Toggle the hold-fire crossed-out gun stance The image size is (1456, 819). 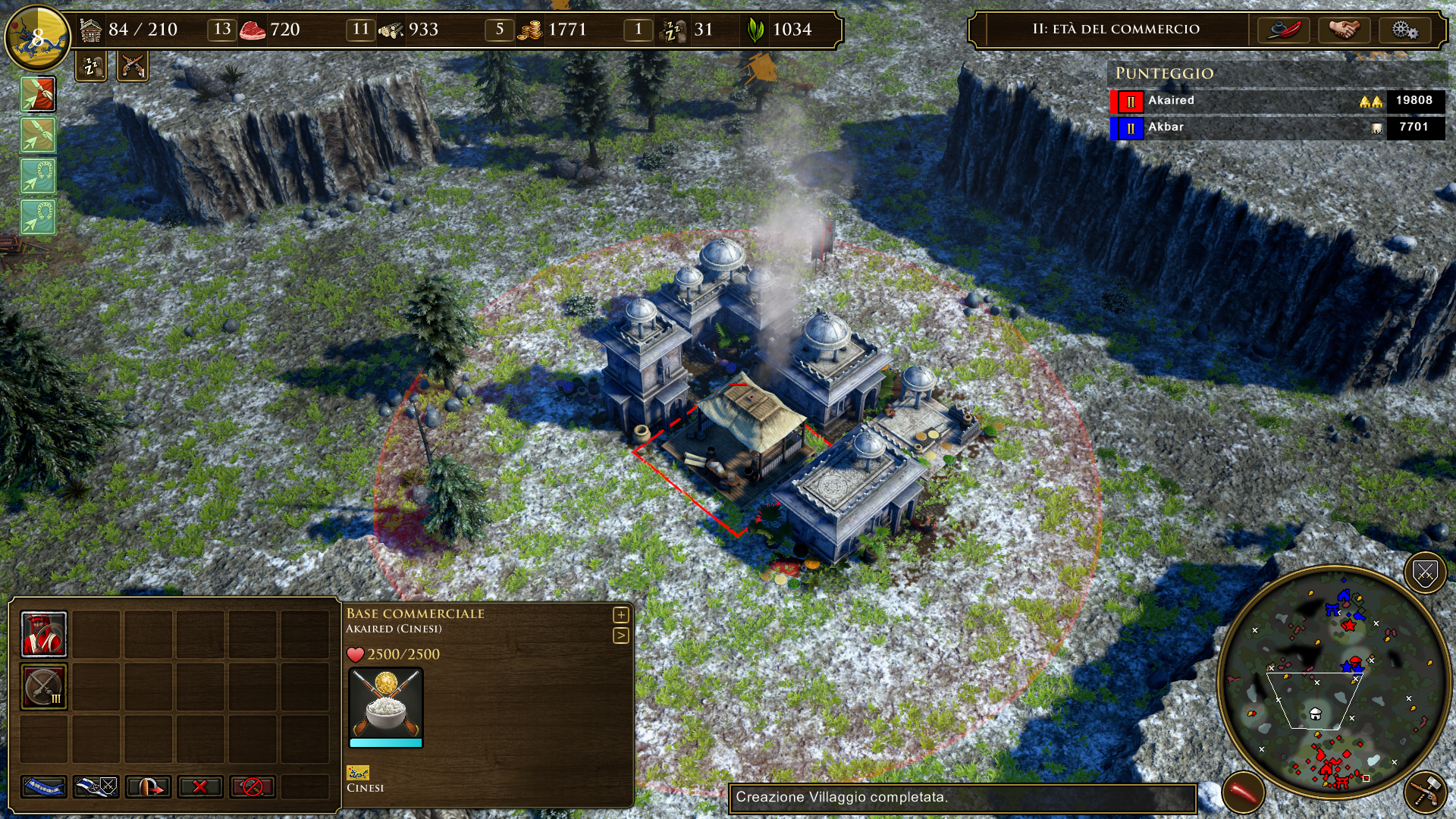pyautogui.click(x=253, y=787)
